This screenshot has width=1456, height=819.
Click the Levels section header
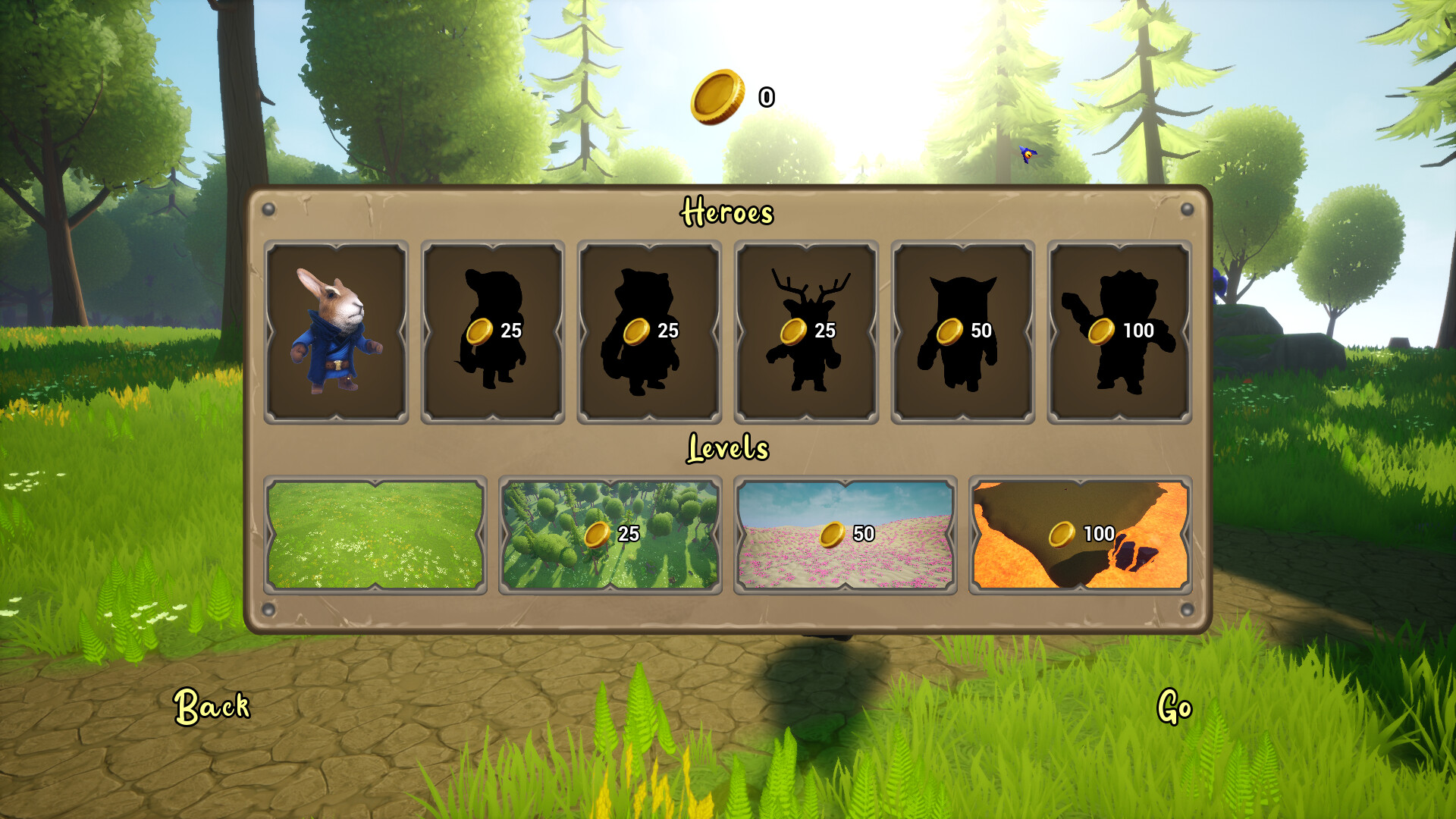coord(729,447)
